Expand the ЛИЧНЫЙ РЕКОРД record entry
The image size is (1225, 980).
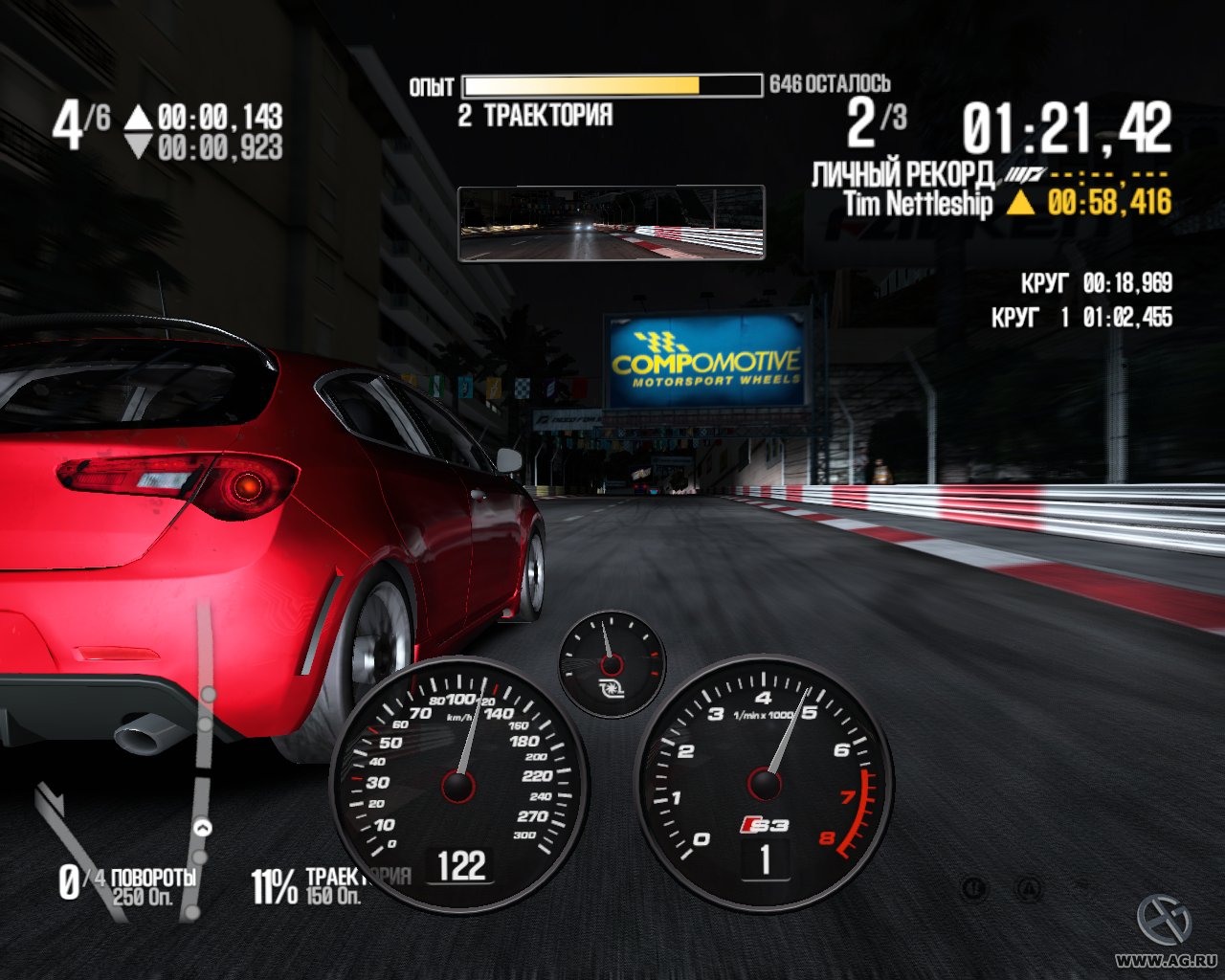[x=904, y=173]
